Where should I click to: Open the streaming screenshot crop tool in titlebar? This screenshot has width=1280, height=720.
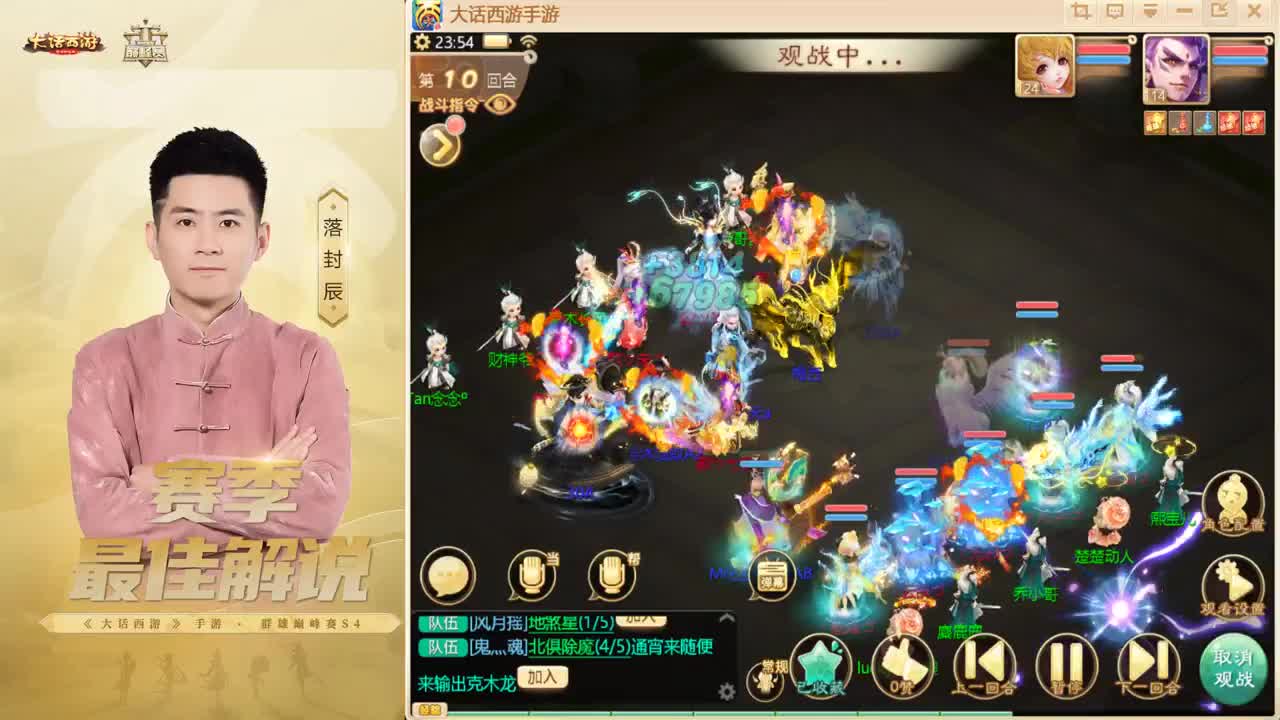pos(1078,11)
